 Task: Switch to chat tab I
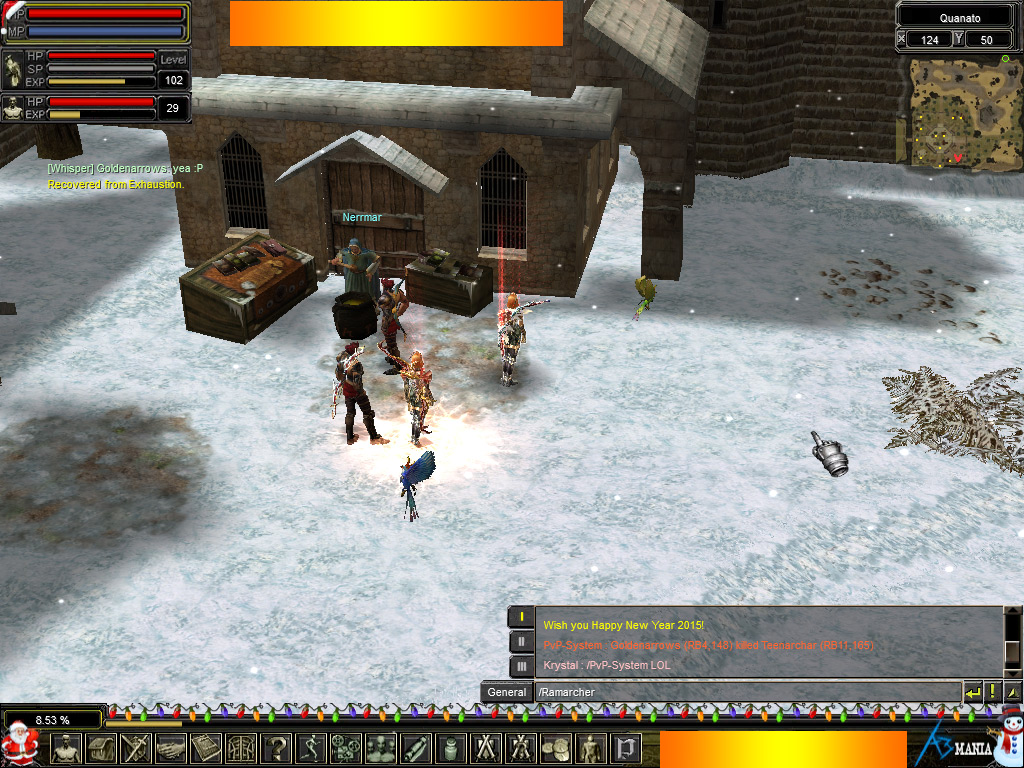tap(521, 617)
